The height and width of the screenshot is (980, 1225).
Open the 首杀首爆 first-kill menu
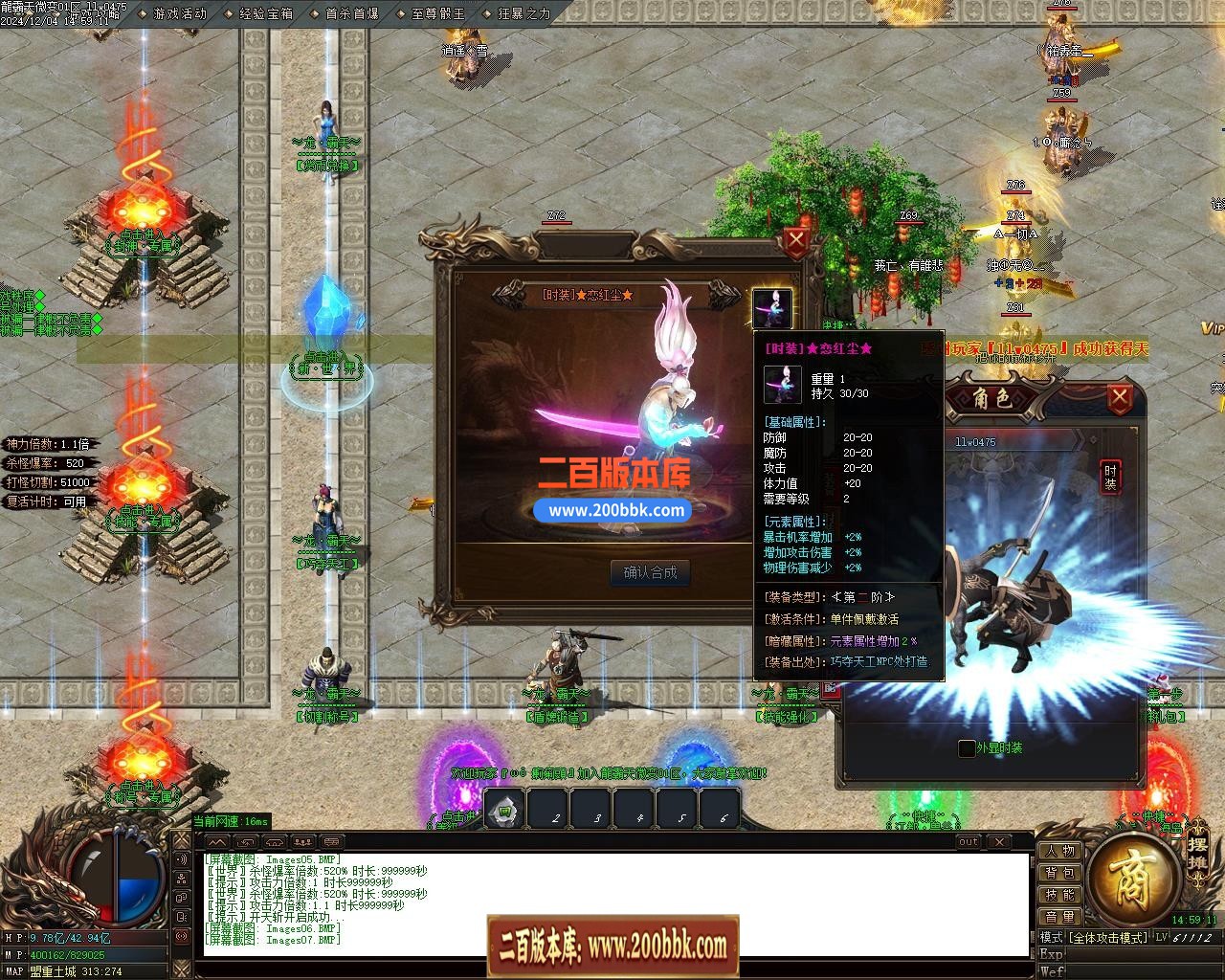(x=351, y=13)
